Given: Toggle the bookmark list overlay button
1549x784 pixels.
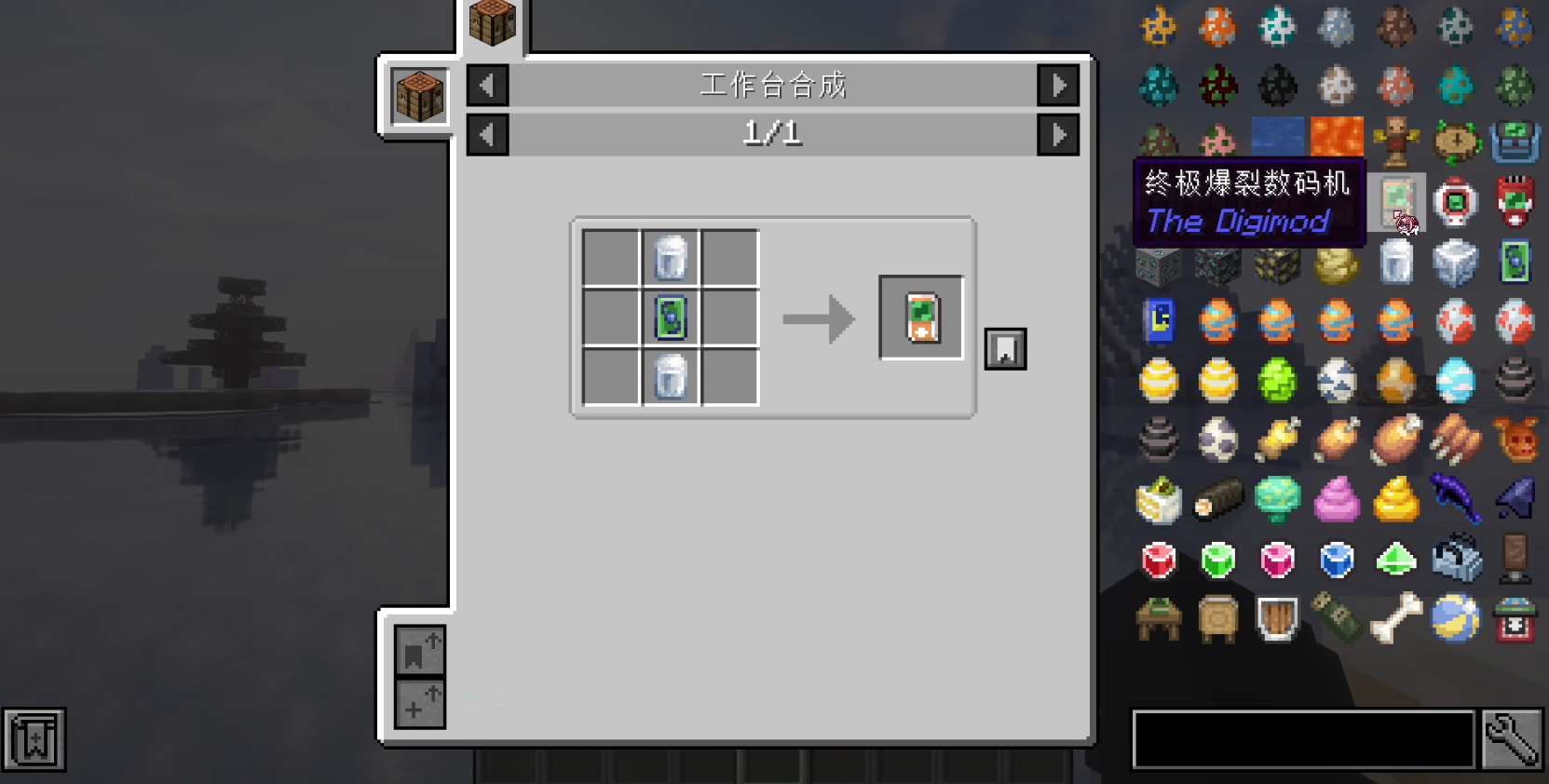Looking at the screenshot, I should pyautogui.click(x=34, y=740).
